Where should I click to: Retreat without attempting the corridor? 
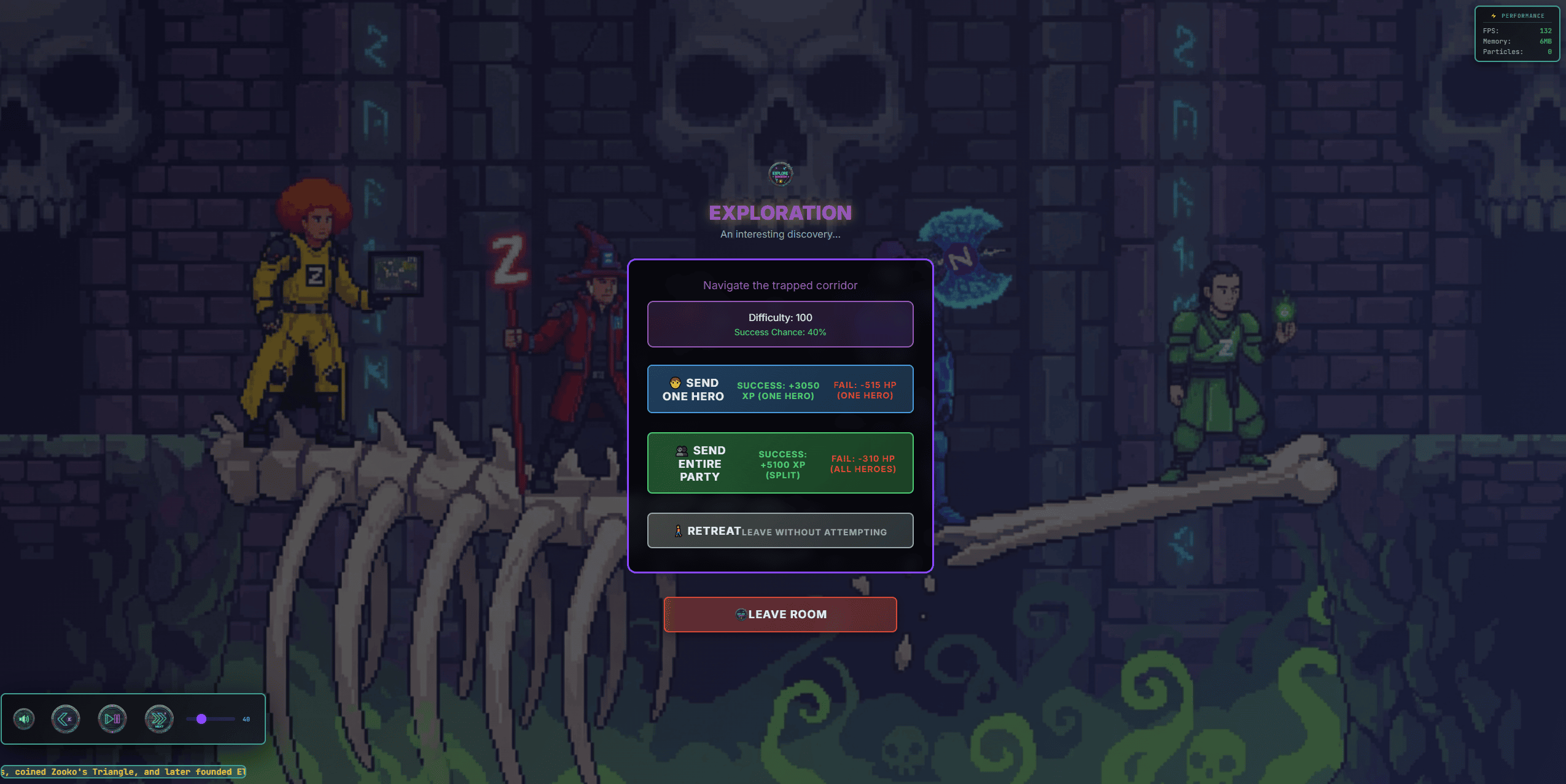click(780, 530)
